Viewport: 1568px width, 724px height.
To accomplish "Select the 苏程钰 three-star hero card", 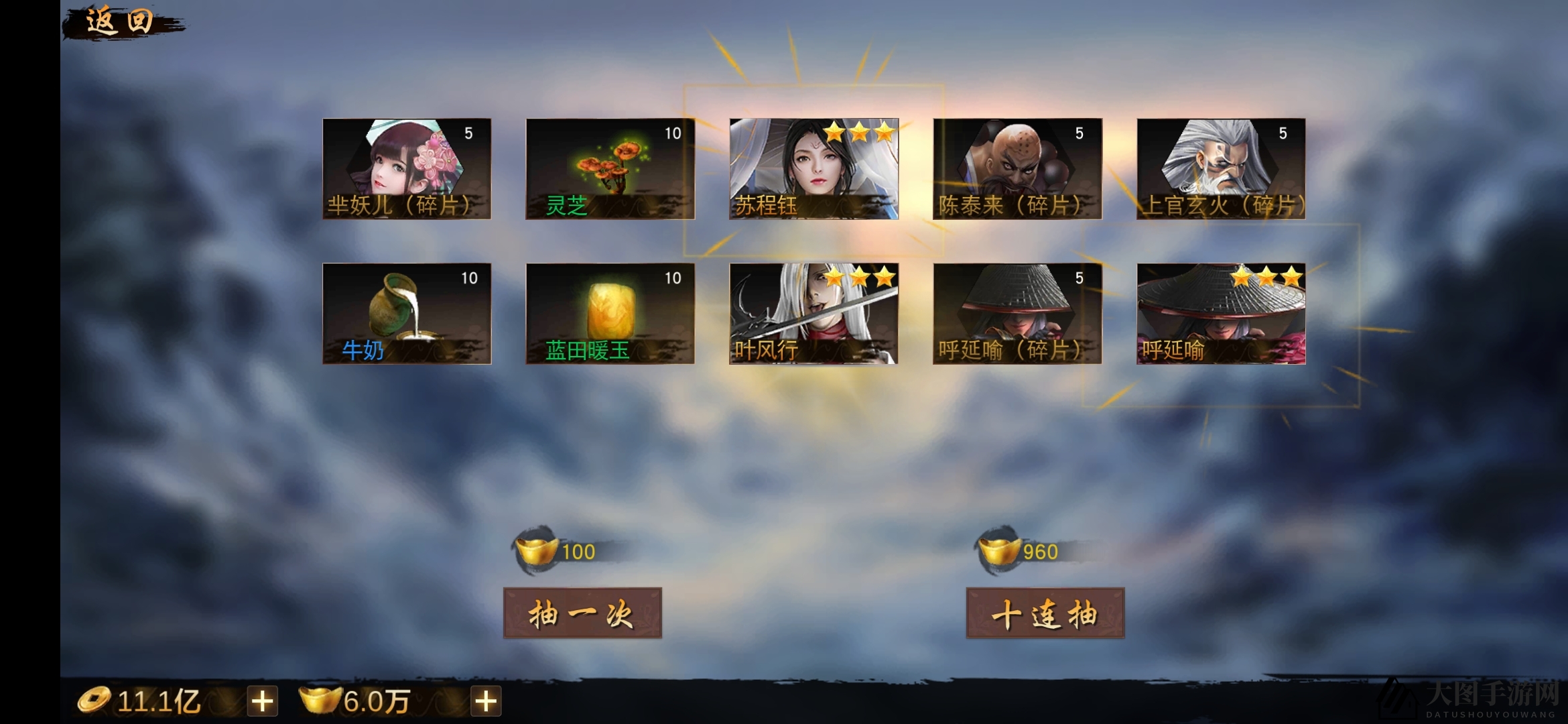I will point(812,169).
